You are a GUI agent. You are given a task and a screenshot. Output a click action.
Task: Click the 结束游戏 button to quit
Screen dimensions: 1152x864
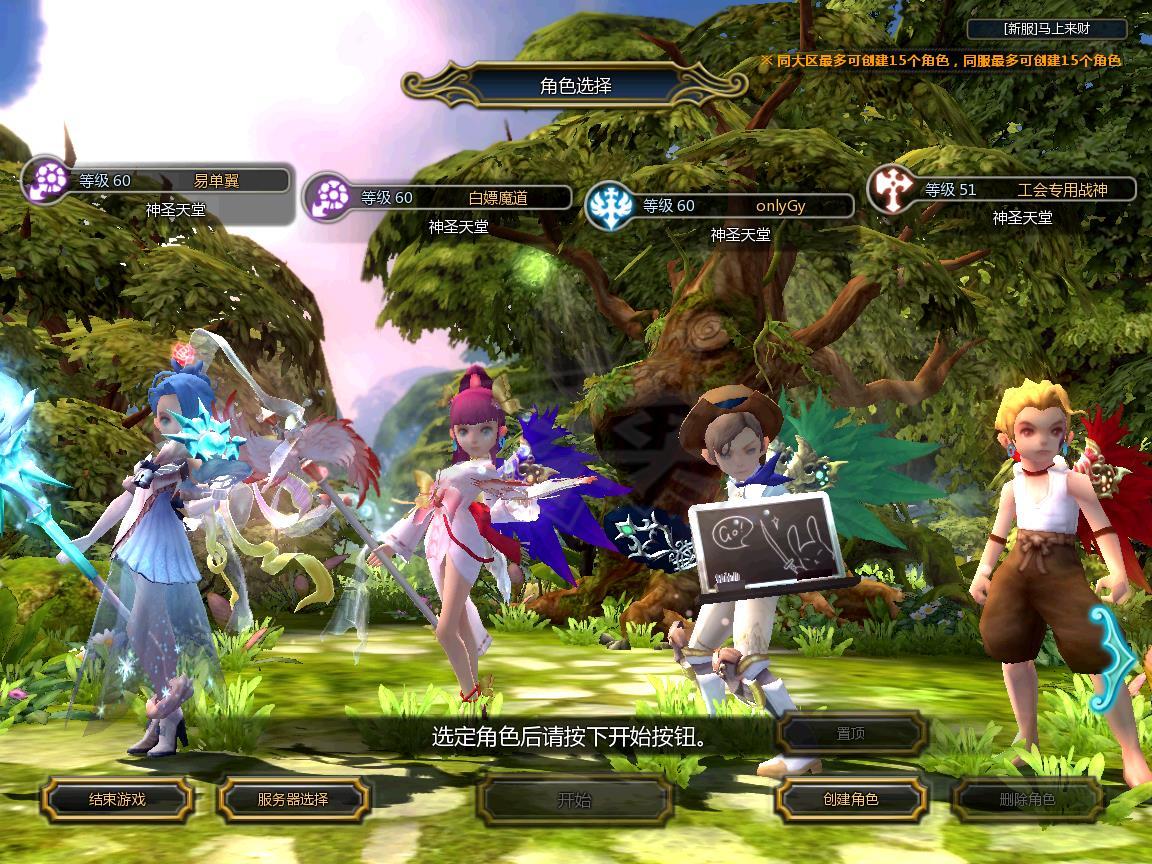pyautogui.click(x=117, y=799)
